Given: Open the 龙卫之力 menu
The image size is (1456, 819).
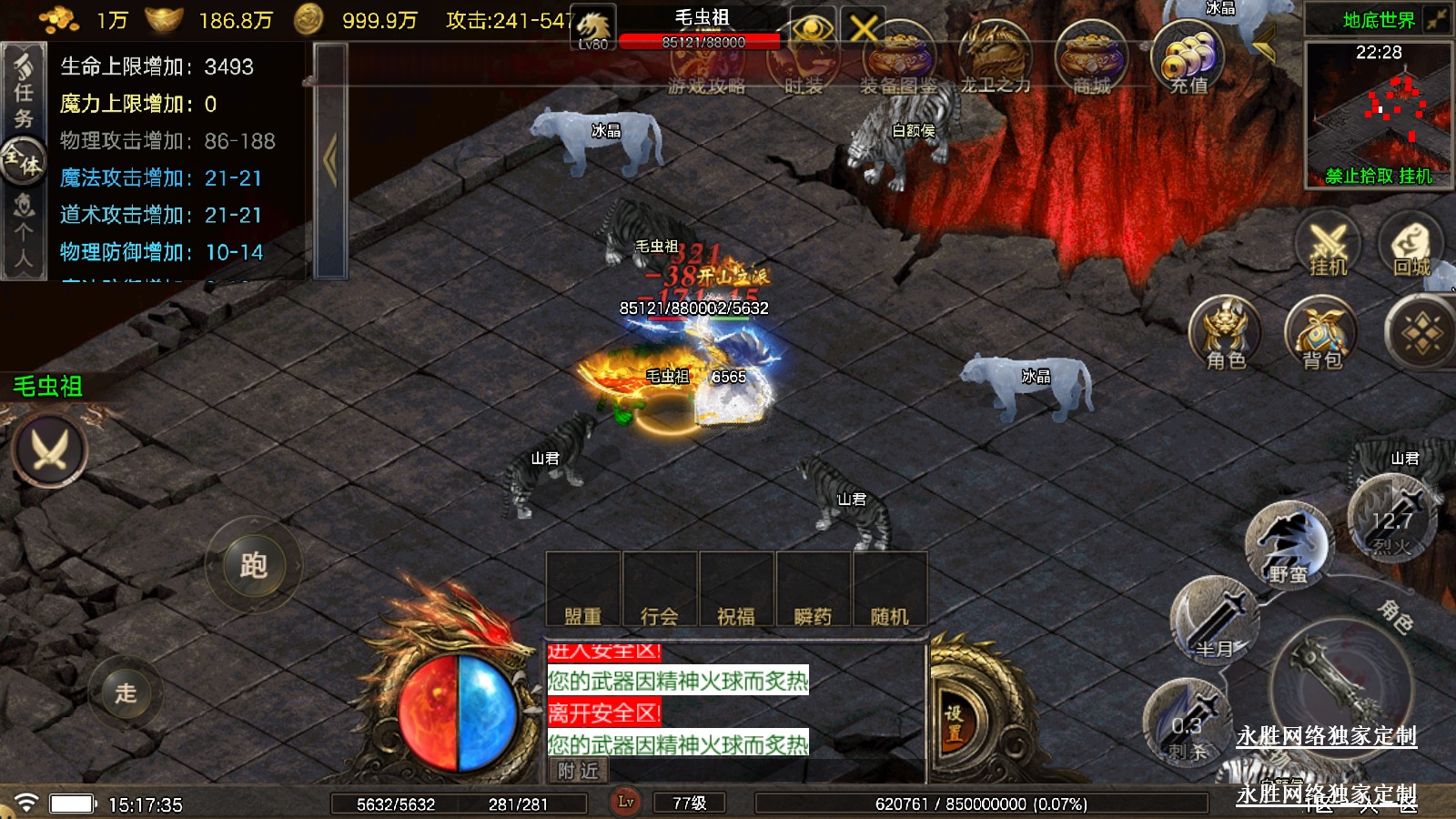Looking at the screenshot, I should [x=995, y=60].
